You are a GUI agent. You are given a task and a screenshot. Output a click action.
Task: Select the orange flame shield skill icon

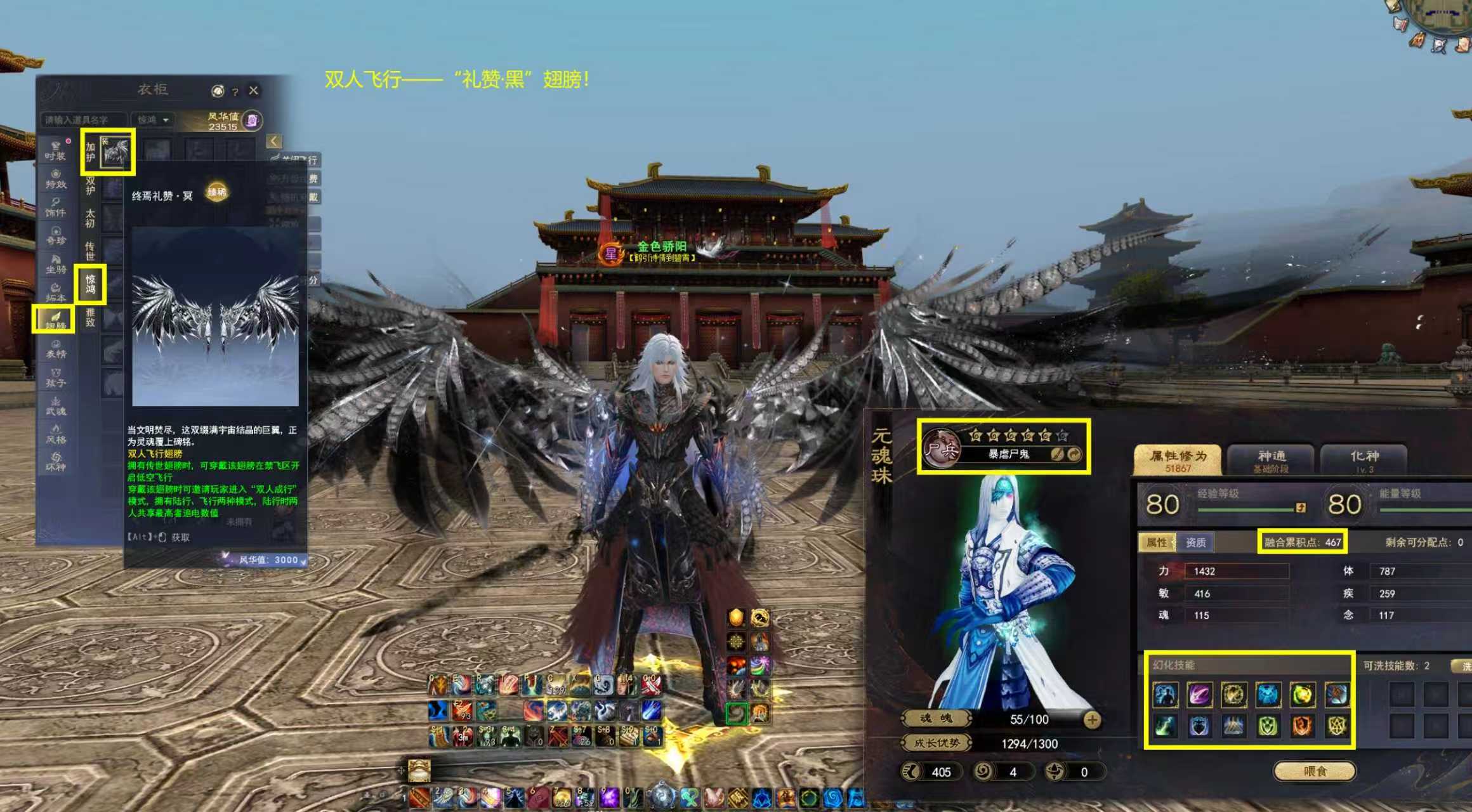(1302, 726)
